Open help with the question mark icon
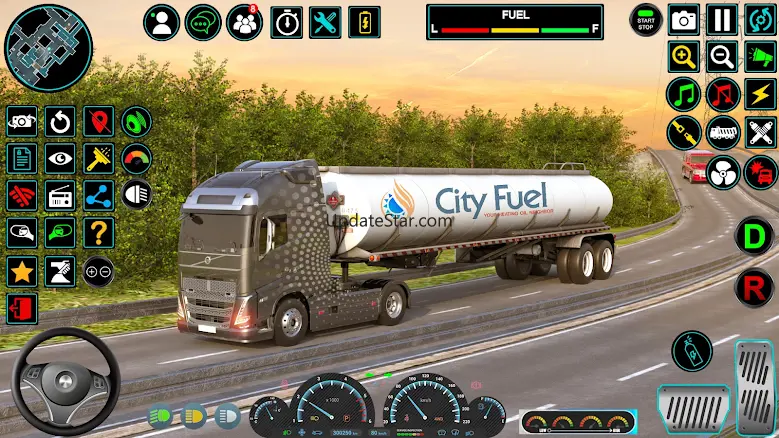The image size is (779, 438). tap(98, 233)
